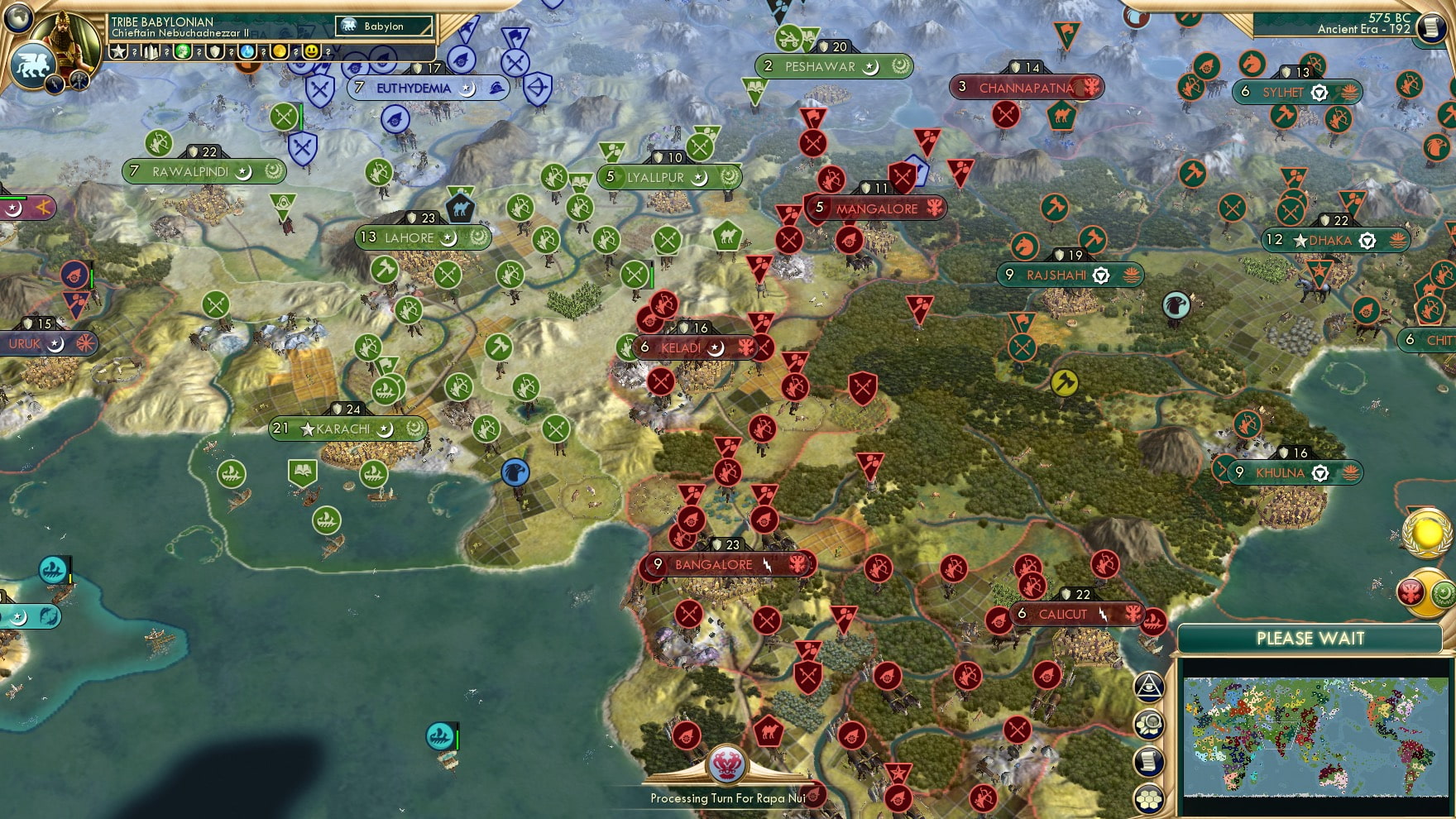Open the scroll icon beside the minimap
Viewport: 1456px width, 819px height.
coord(1149,762)
